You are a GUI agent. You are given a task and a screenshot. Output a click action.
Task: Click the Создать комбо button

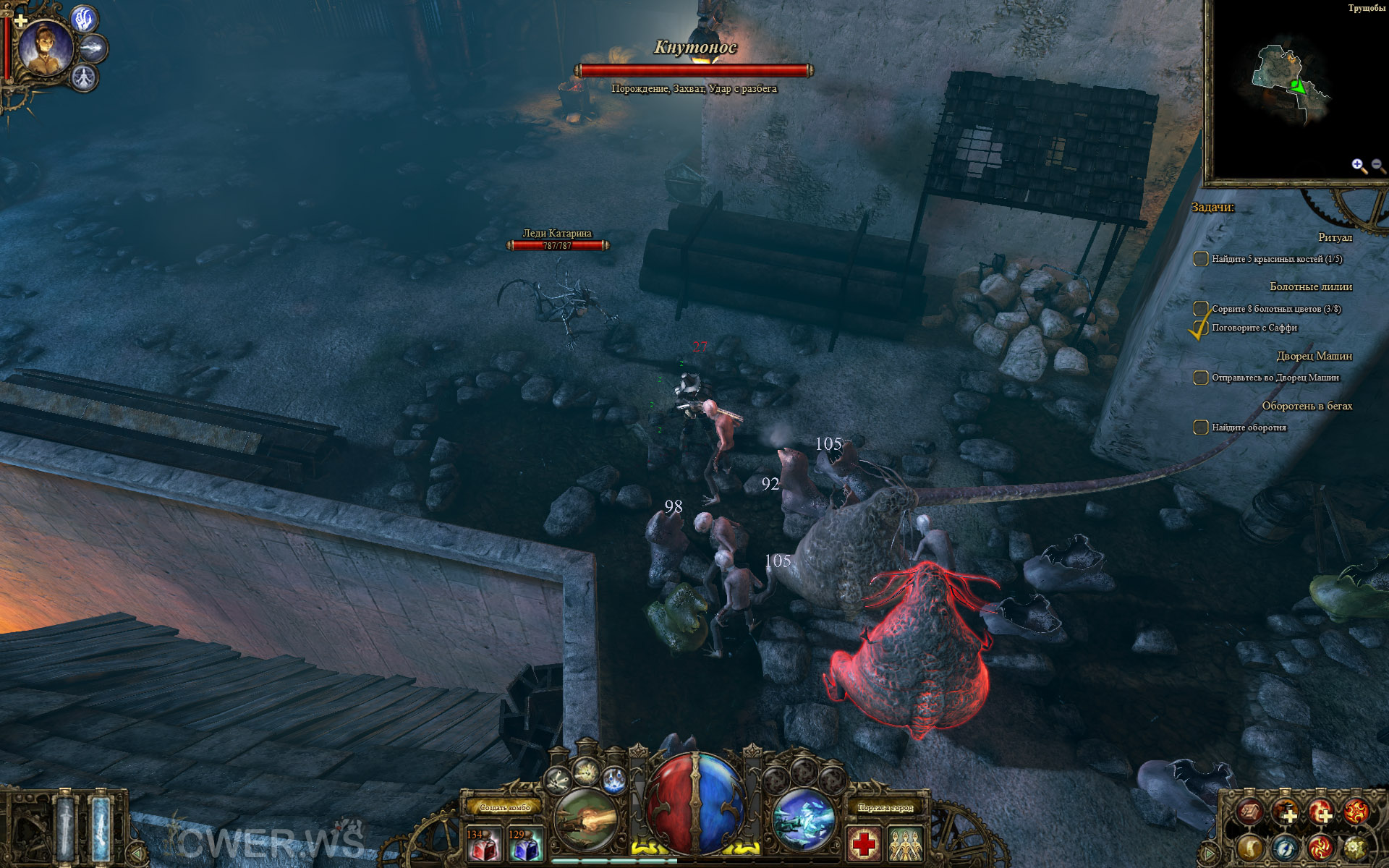tap(505, 807)
